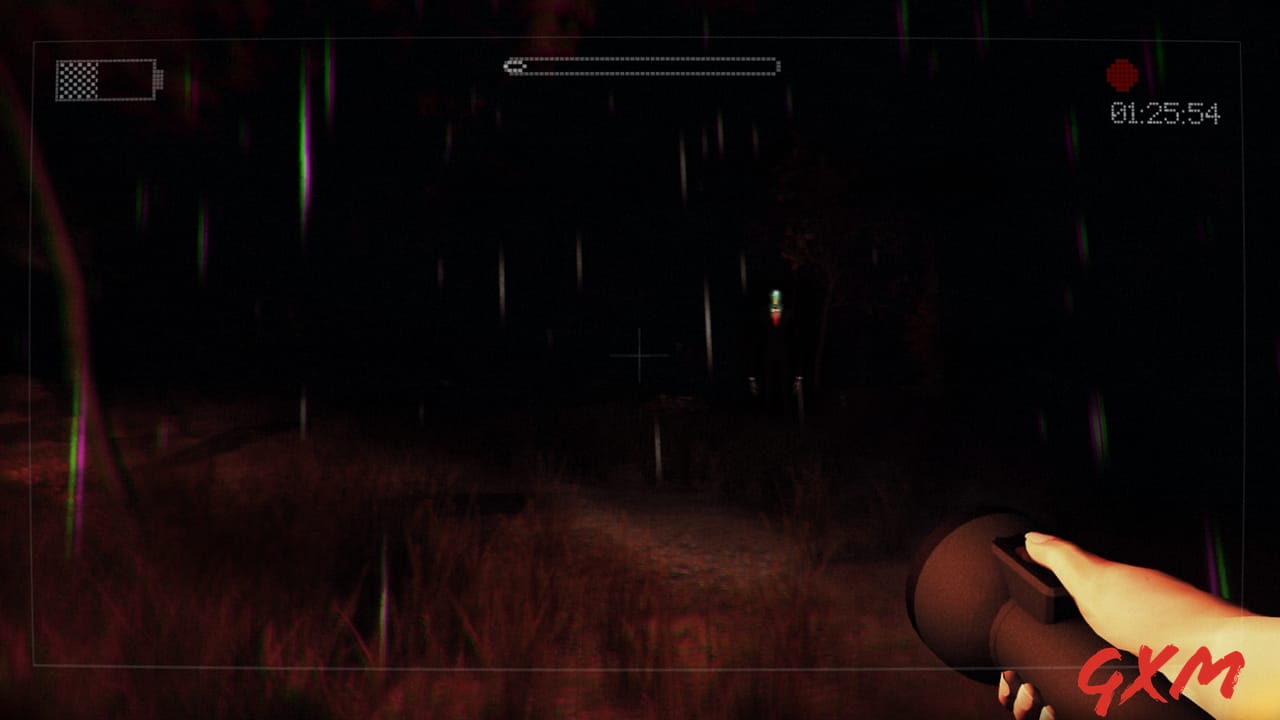Select the camcorder timestamp 01:25:54
The width and height of the screenshot is (1280, 720).
1166,112
